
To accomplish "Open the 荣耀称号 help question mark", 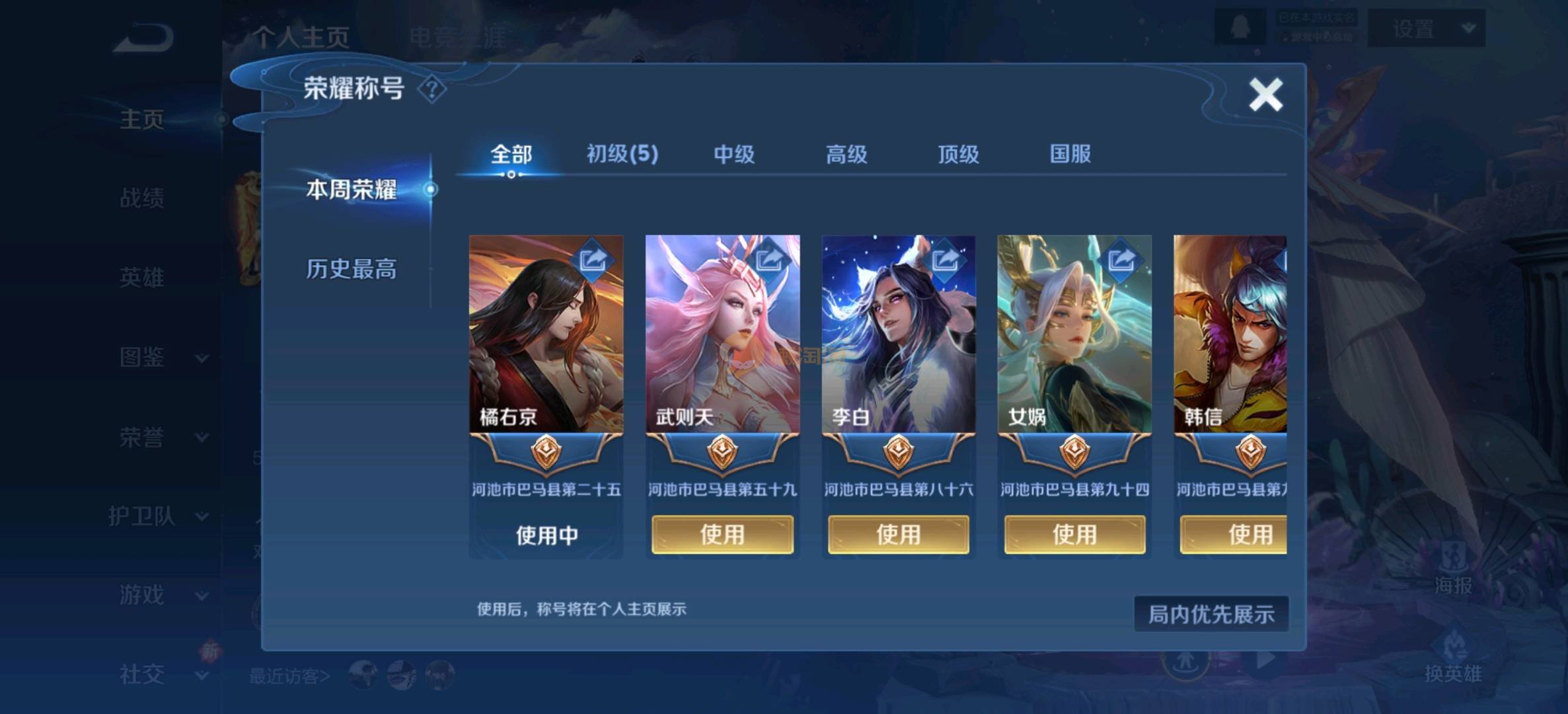I will 432,89.
